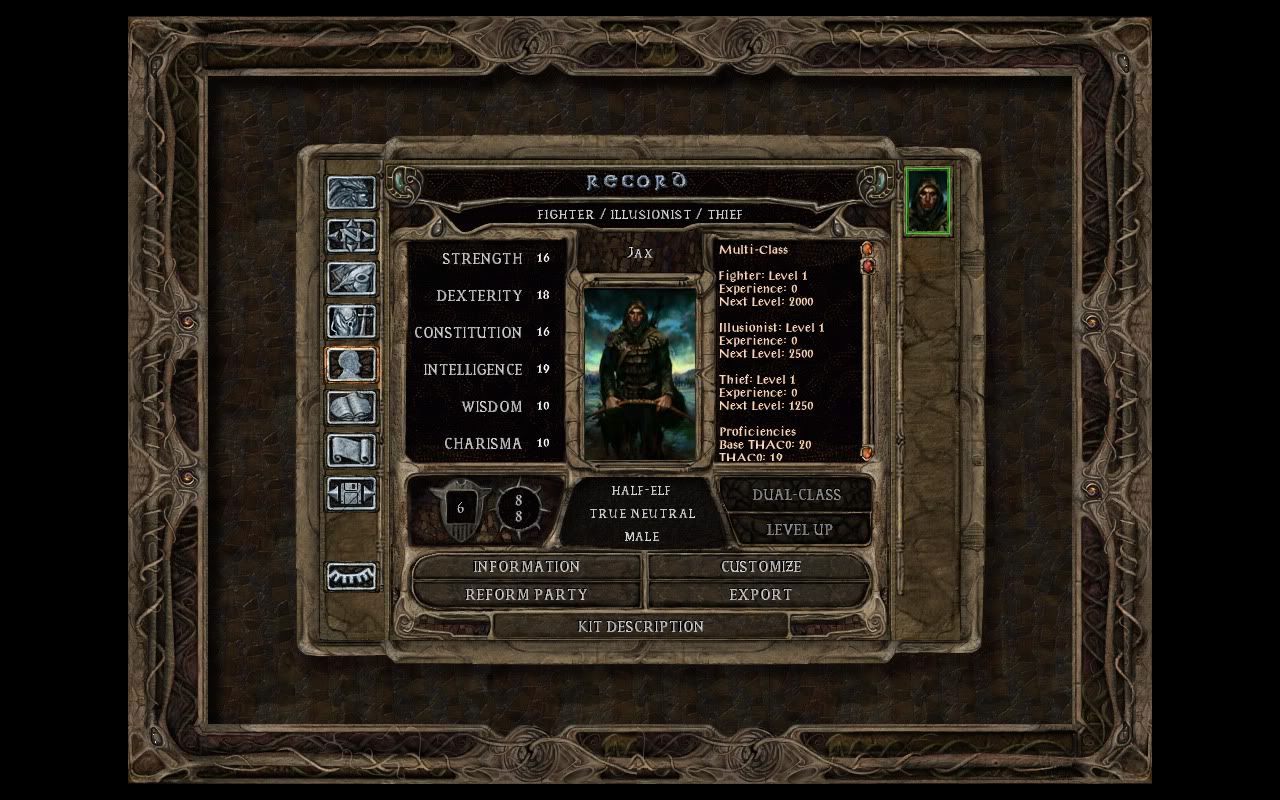Viewport: 1280px width, 800px height.
Task: Open the Information panel
Action: tap(526, 567)
